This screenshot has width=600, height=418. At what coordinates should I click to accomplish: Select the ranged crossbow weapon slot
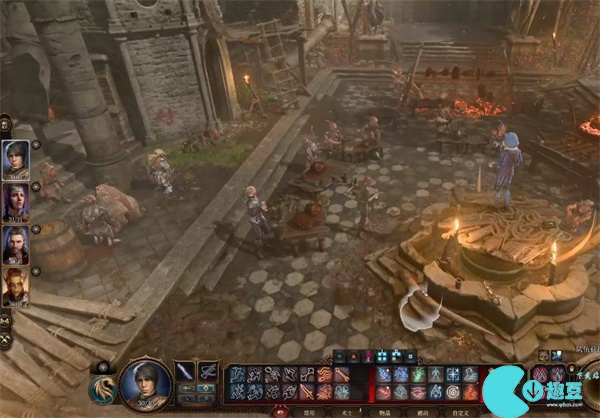pos(208,372)
